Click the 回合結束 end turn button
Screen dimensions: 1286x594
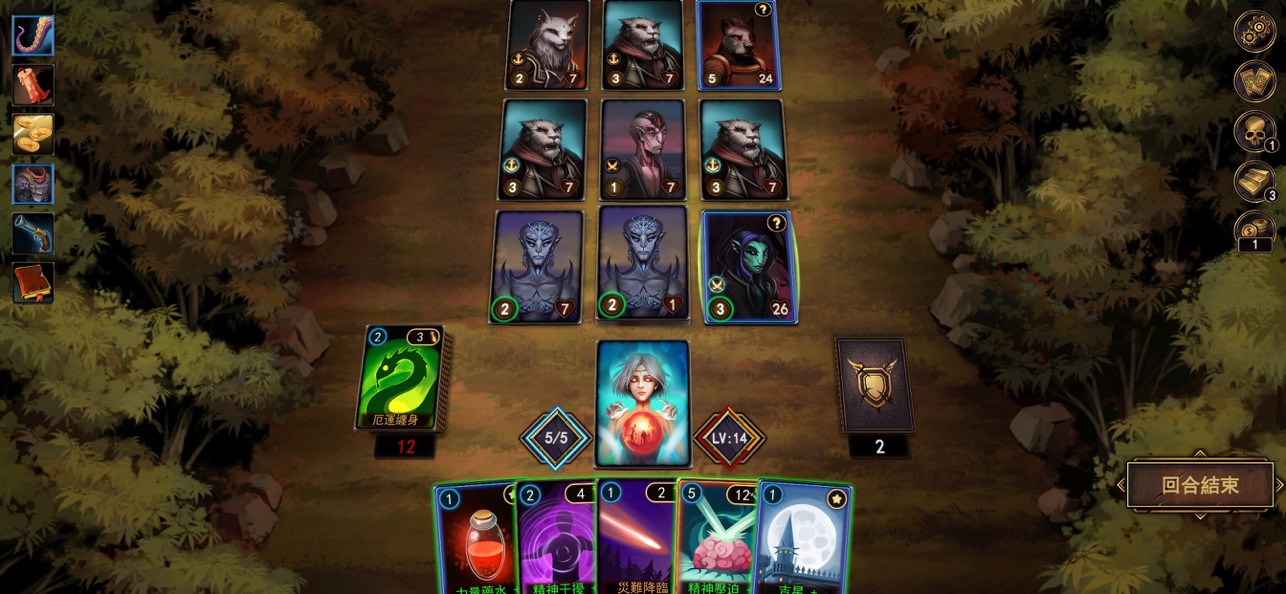pos(1199,486)
